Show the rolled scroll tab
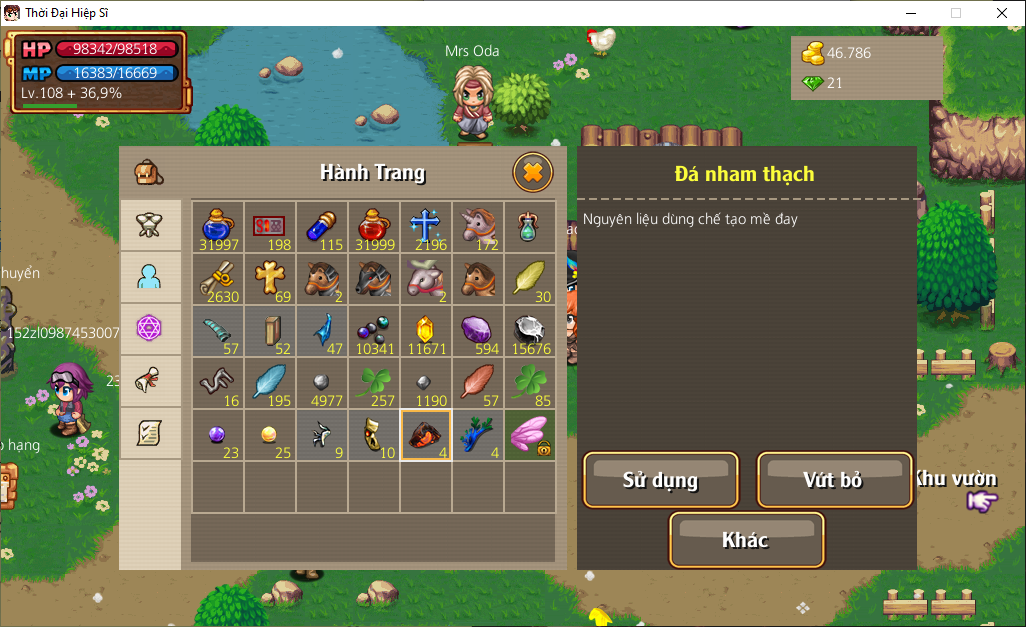This screenshot has width=1026, height=627. 151,381
